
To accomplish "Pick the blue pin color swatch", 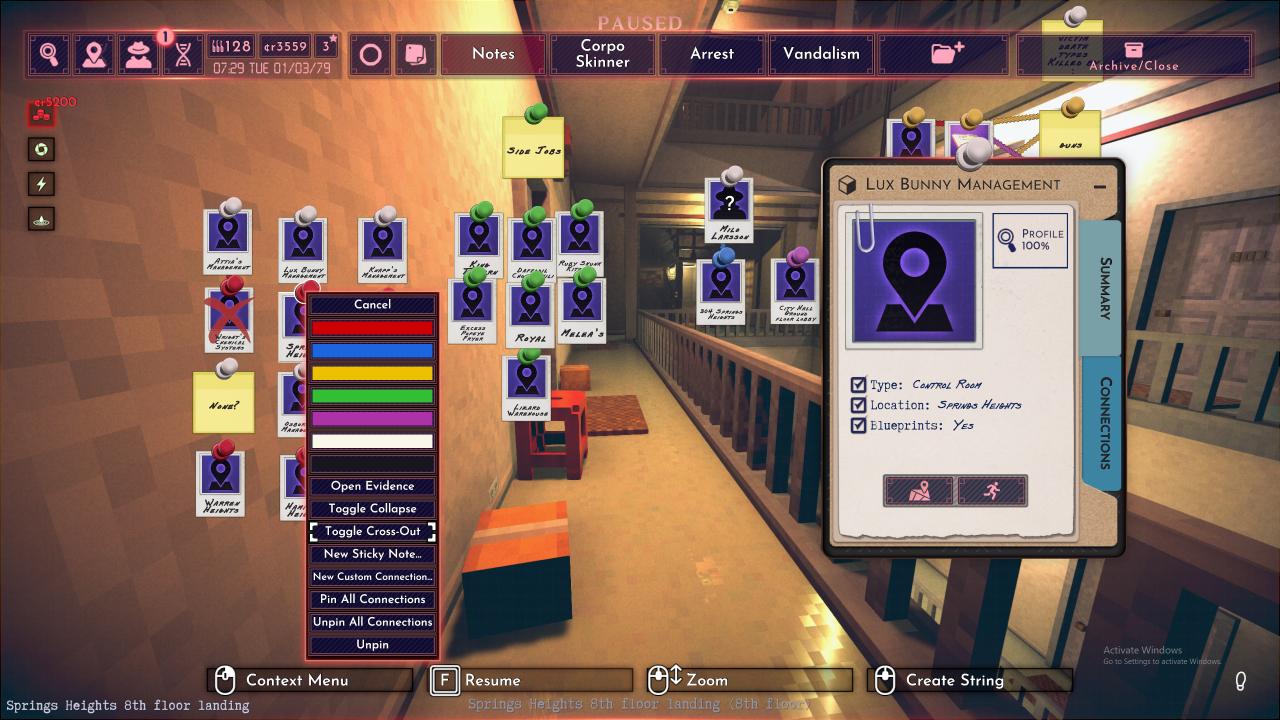I will point(372,351).
